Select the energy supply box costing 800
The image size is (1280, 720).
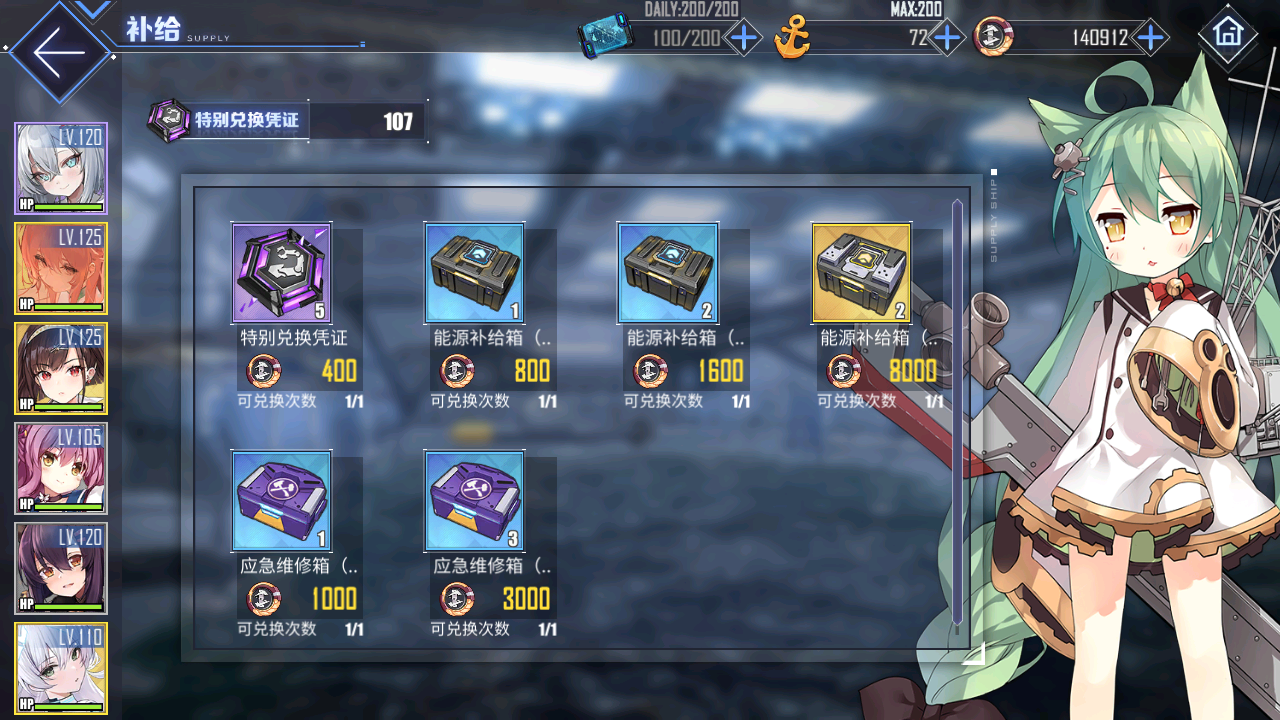point(475,273)
